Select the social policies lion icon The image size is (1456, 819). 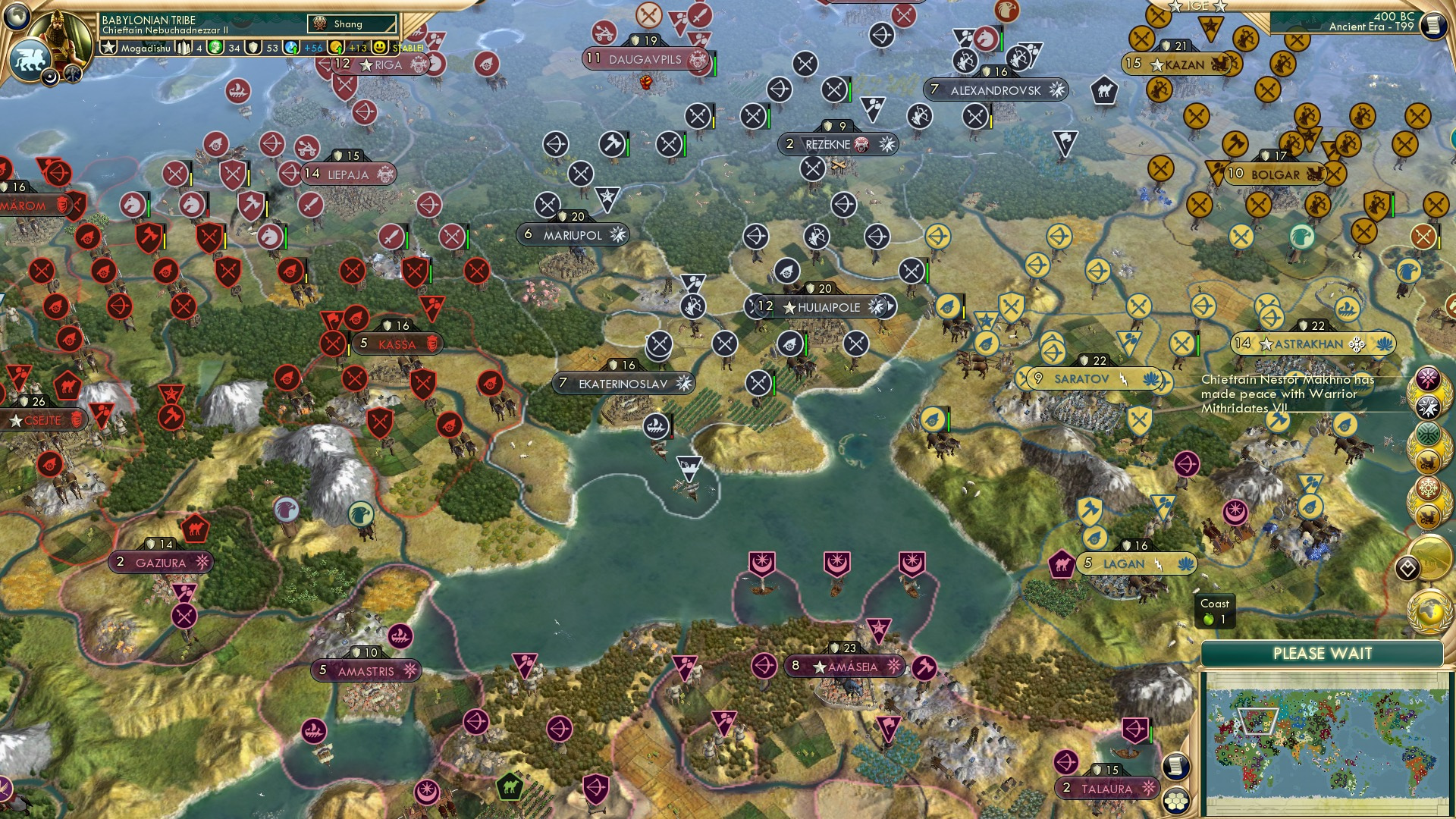(30, 61)
